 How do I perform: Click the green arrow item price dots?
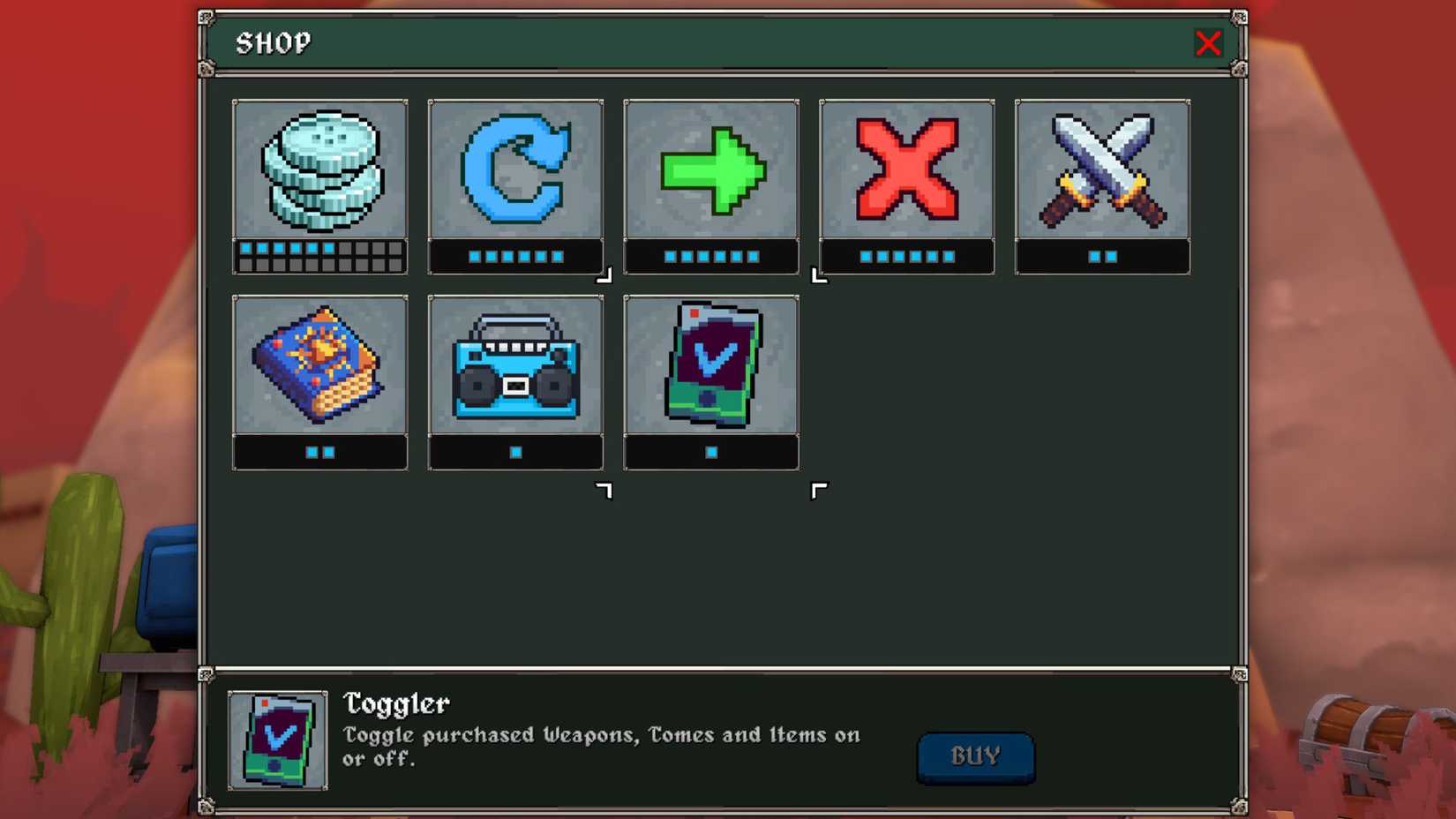pyautogui.click(x=711, y=257)
